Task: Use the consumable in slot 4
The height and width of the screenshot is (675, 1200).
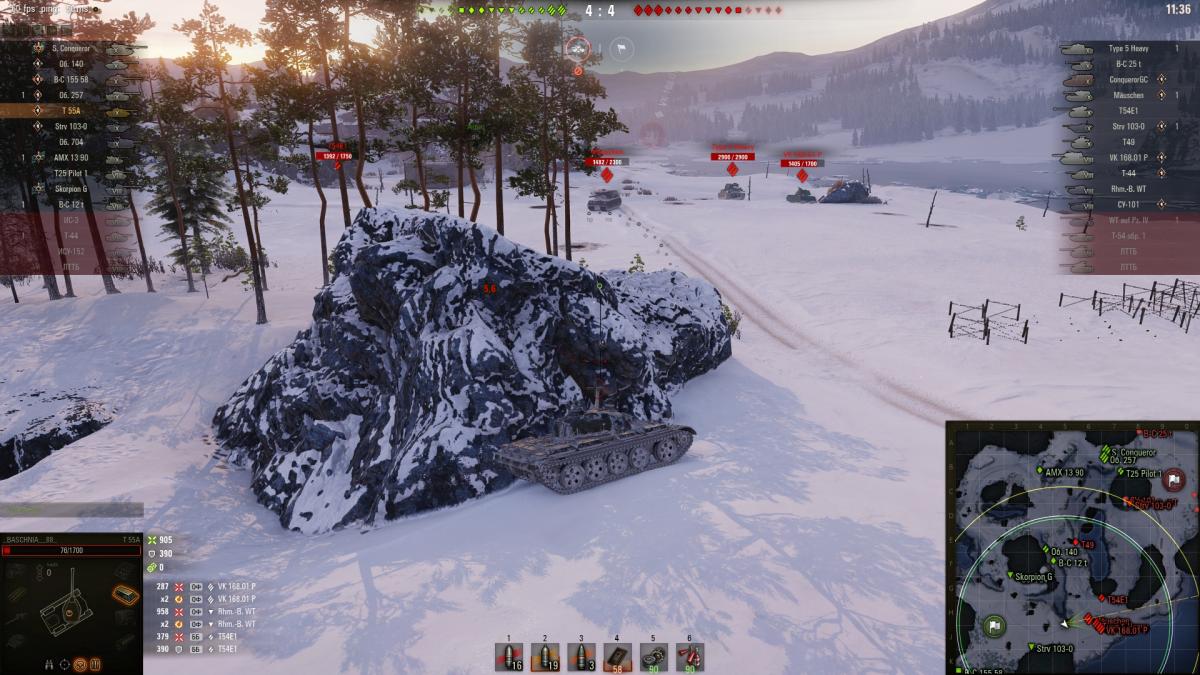Action: click(x=617, y=656)
